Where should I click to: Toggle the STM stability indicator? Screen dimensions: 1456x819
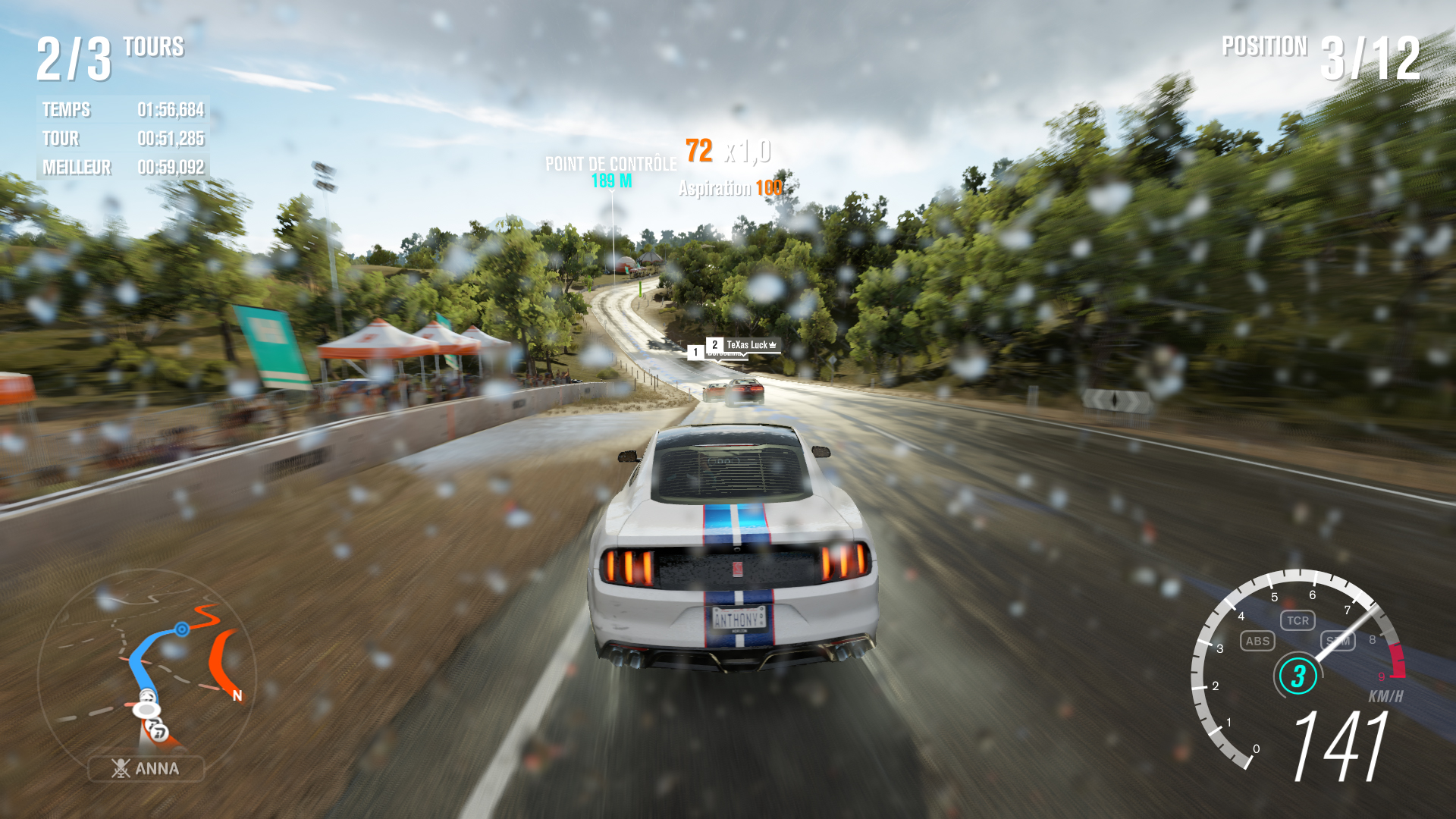[x=1338, y=642]
